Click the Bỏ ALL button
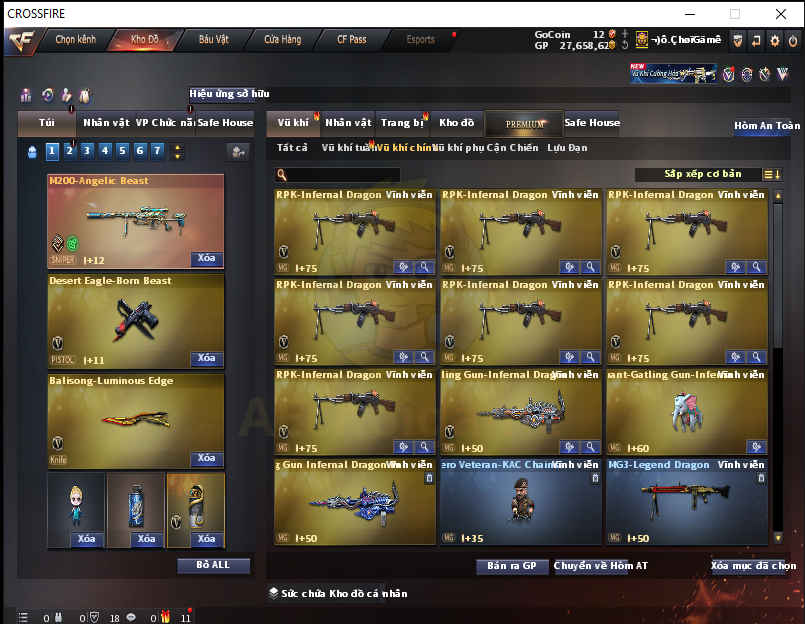Viewport: 805px width, 624px height. point(213,565)
